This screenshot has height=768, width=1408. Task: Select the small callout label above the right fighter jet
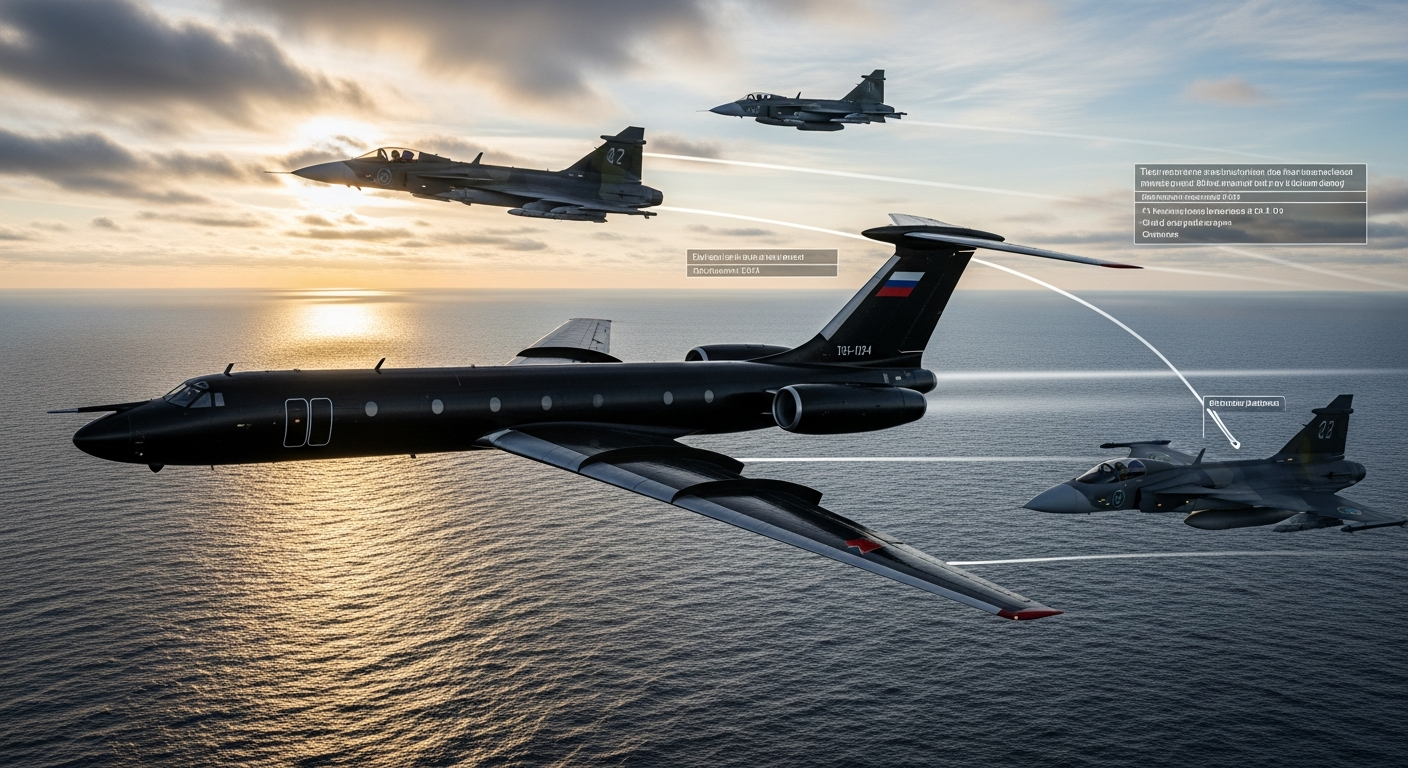[x=1244, y=403]
